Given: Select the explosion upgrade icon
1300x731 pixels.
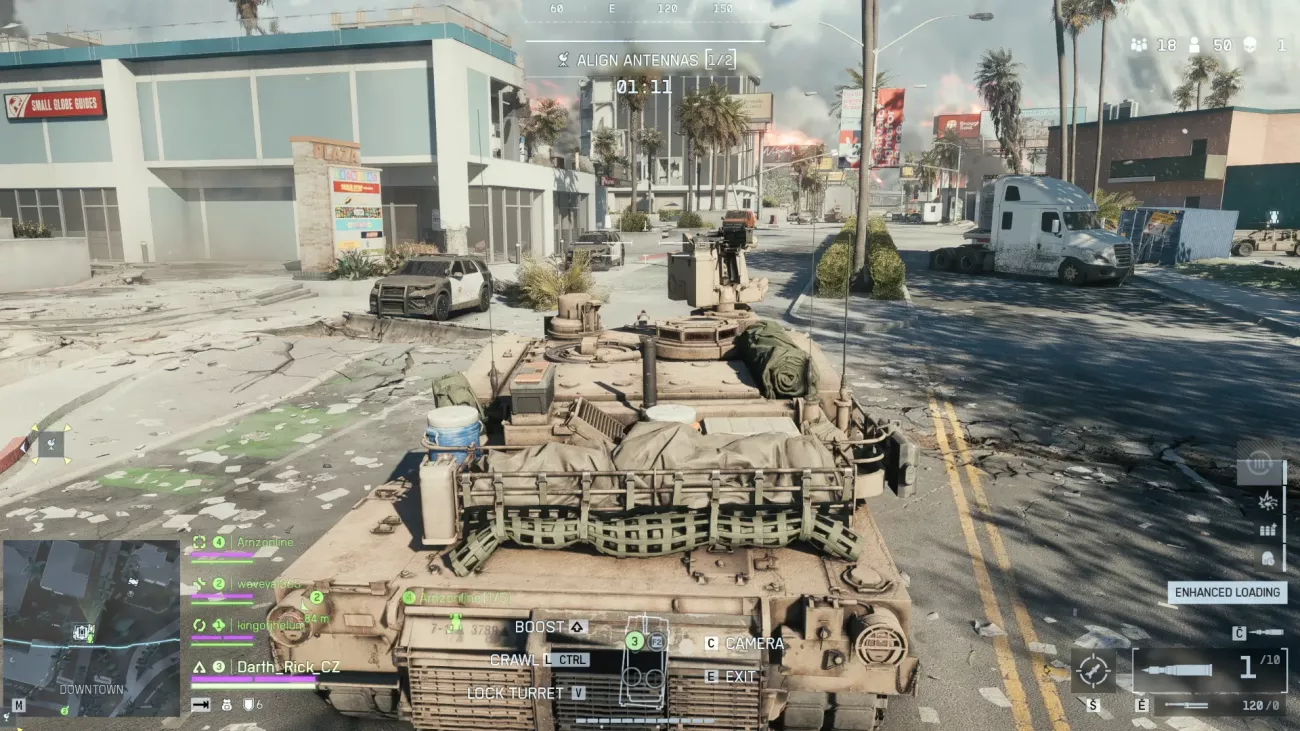Looking at the screenshot, I should 1267,499.
